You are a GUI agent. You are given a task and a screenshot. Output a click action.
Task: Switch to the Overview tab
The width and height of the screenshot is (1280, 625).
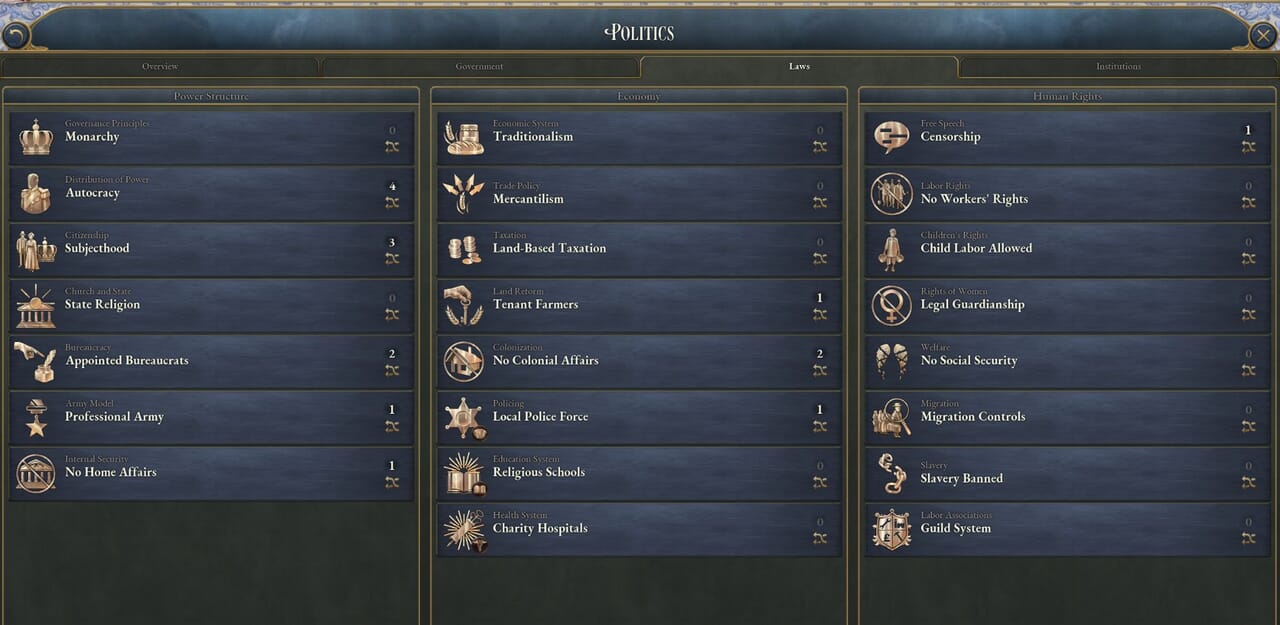(x=160, y=67)
